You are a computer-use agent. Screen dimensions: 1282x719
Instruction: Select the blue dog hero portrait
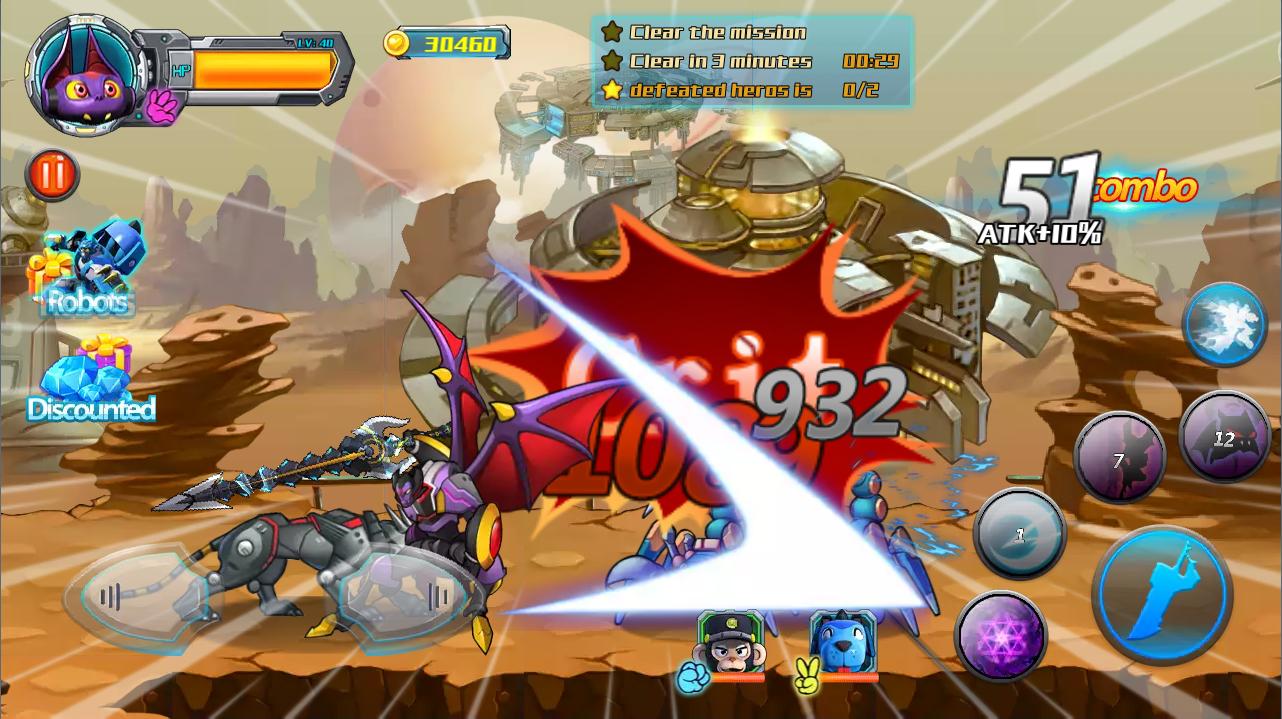pos(842,645)
